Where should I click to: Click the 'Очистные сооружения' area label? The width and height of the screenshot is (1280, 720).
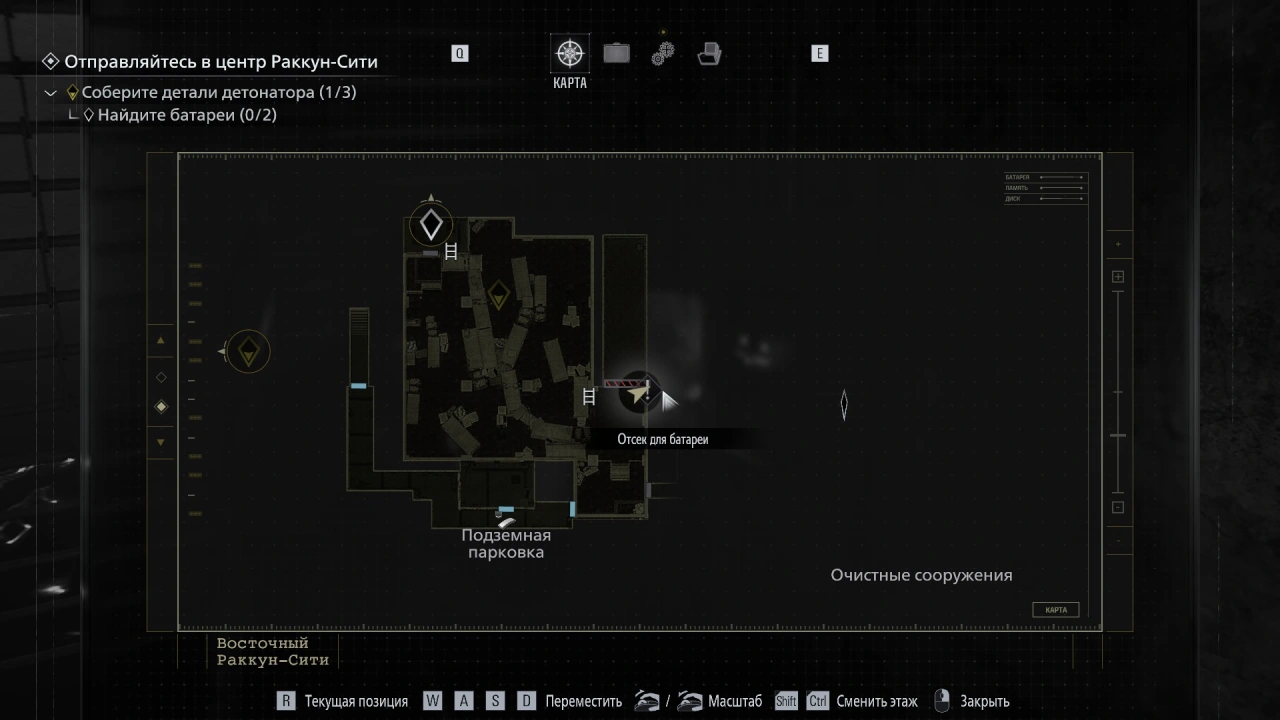pos(921,575)
